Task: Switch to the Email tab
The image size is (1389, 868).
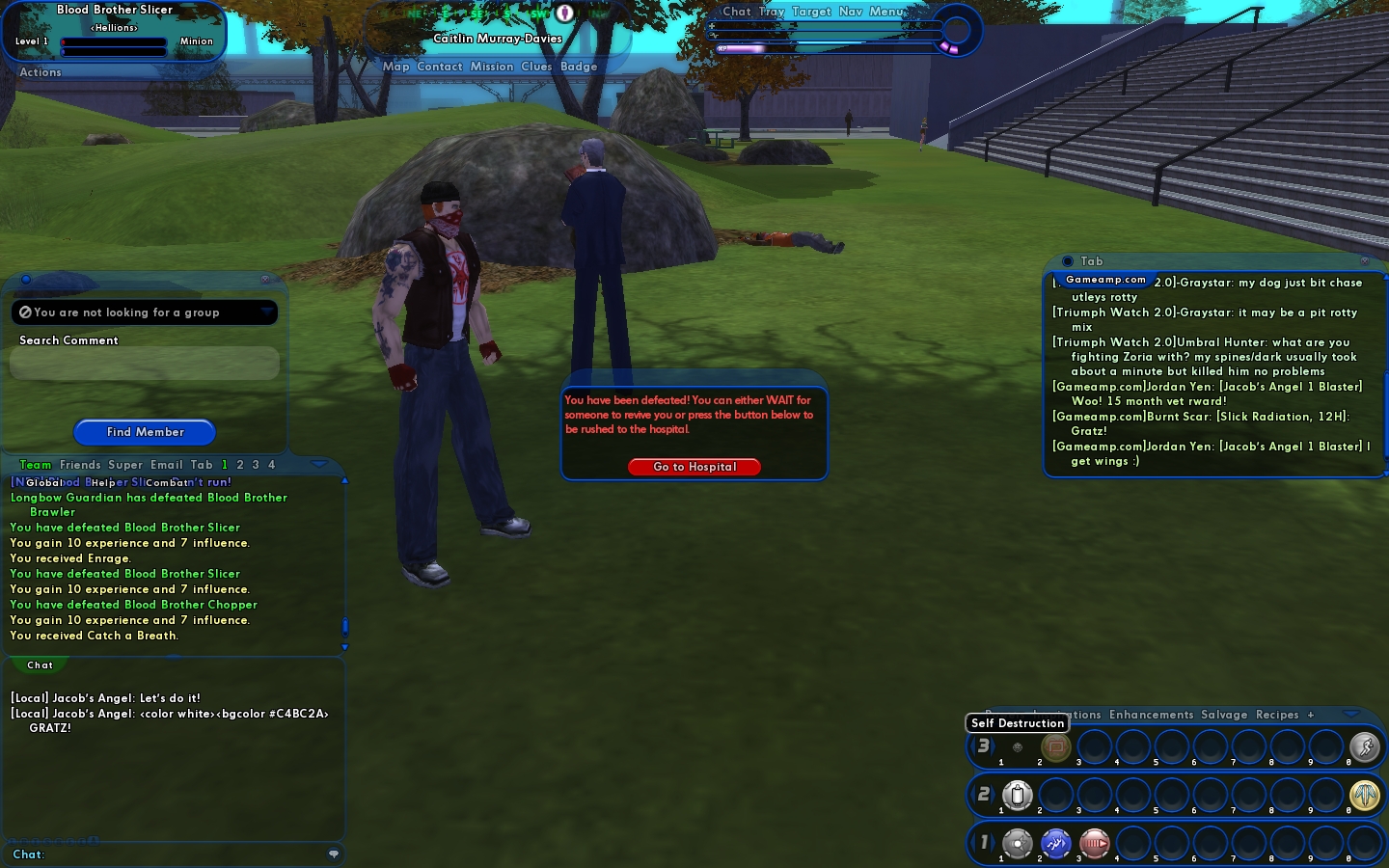Action: tap(166, 465)
